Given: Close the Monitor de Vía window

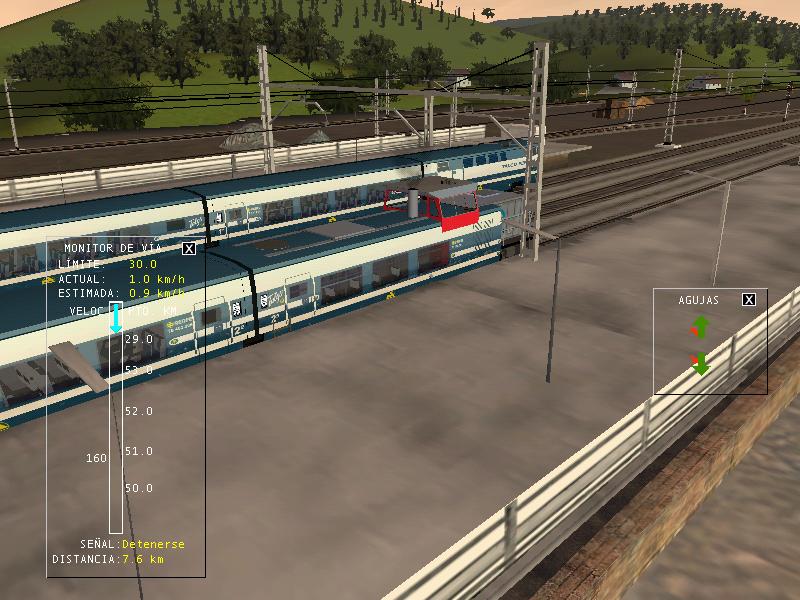Looking at the screenshot, I should point(189,249).
